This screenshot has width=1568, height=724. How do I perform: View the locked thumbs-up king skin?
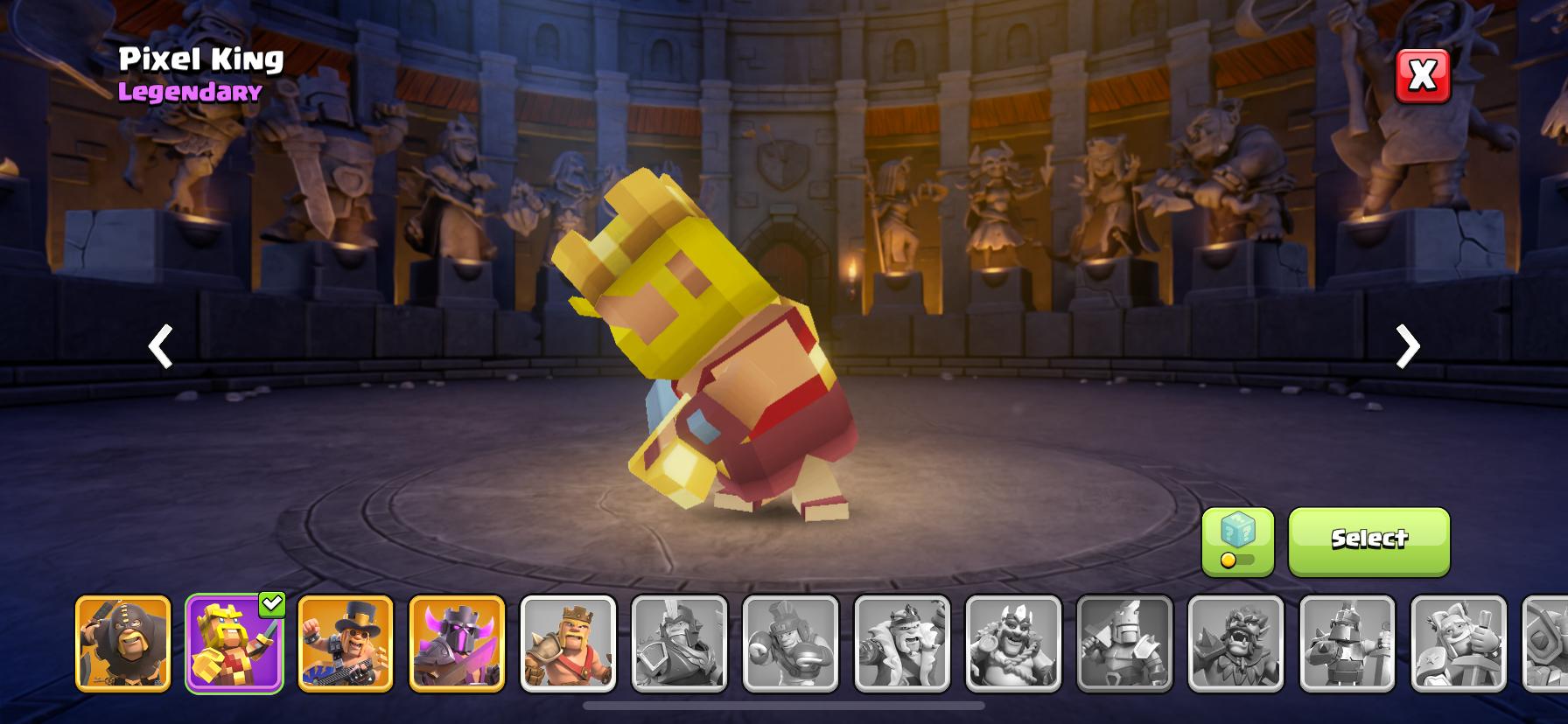coord(1459,644)
